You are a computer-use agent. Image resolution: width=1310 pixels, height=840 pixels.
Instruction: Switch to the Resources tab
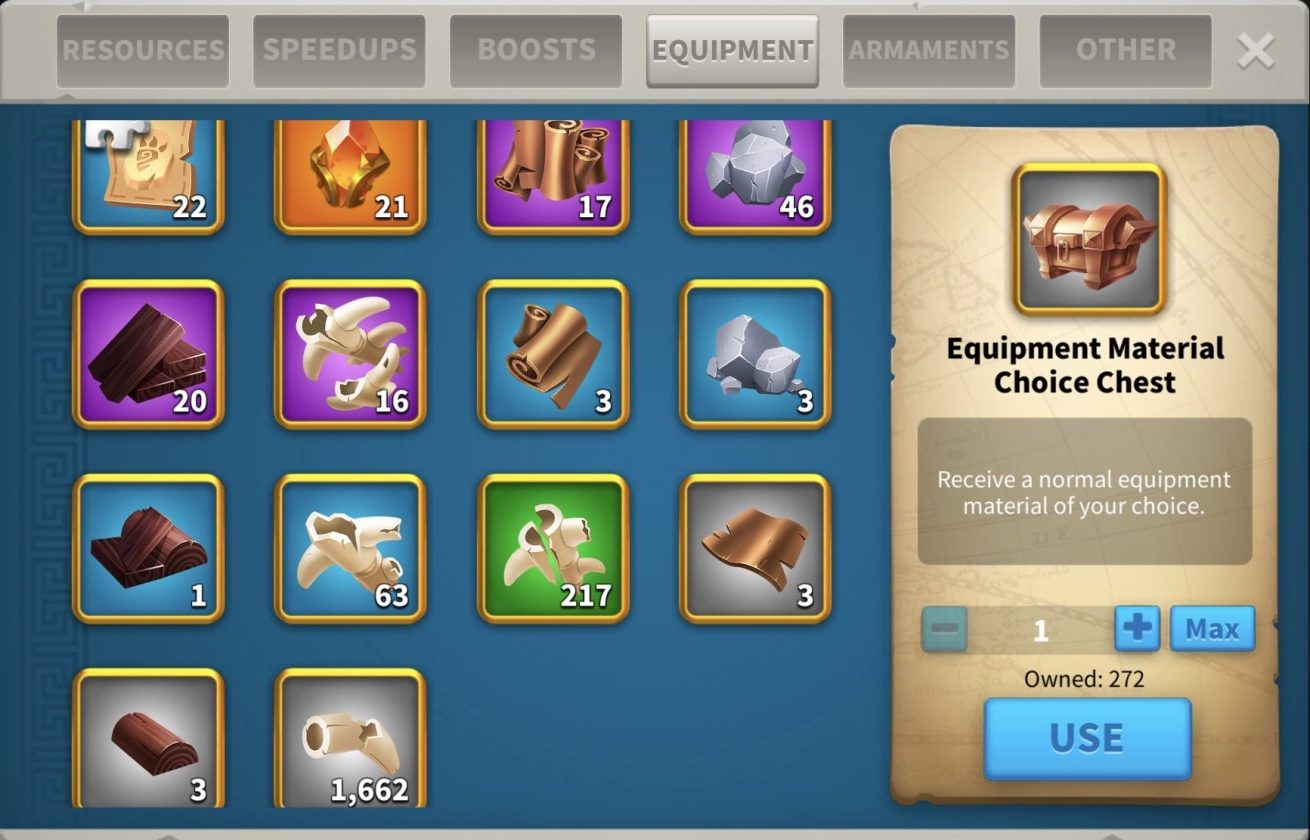[x=143, y=50]
